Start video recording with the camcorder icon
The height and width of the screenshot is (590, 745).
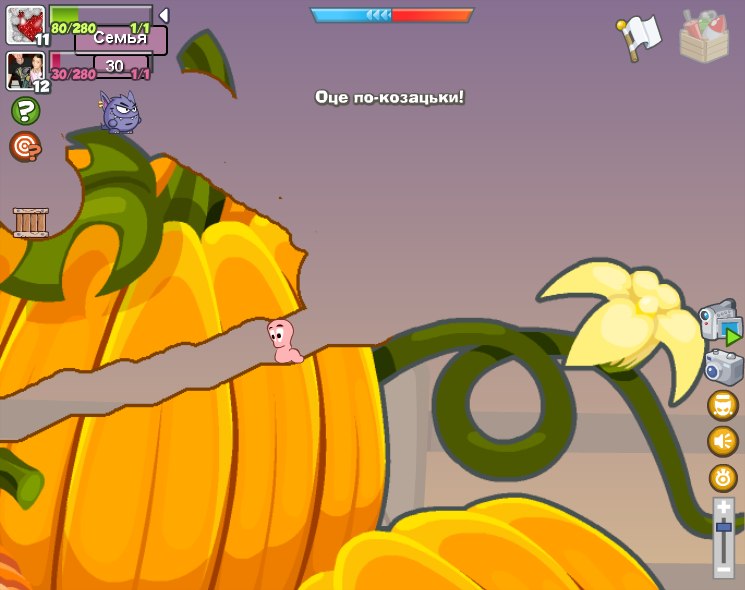(719, 323)
